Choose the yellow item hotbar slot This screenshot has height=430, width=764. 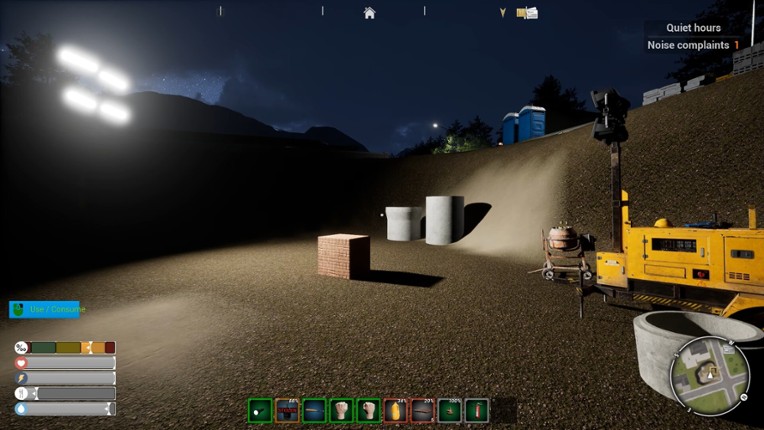click(x=396, y=410)
